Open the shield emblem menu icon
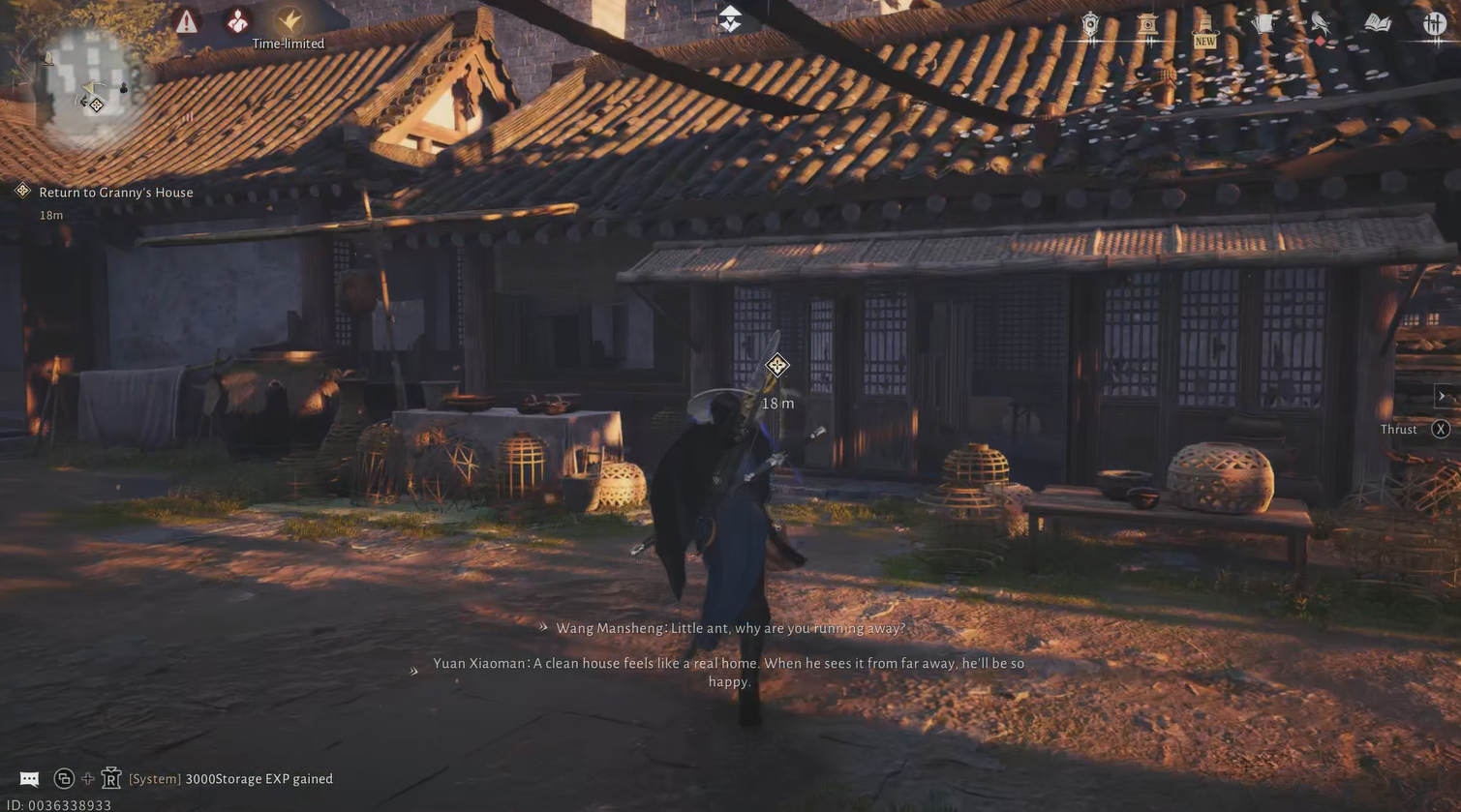The height and width of the screenshot is (812, 1461). click(1090, 25)
